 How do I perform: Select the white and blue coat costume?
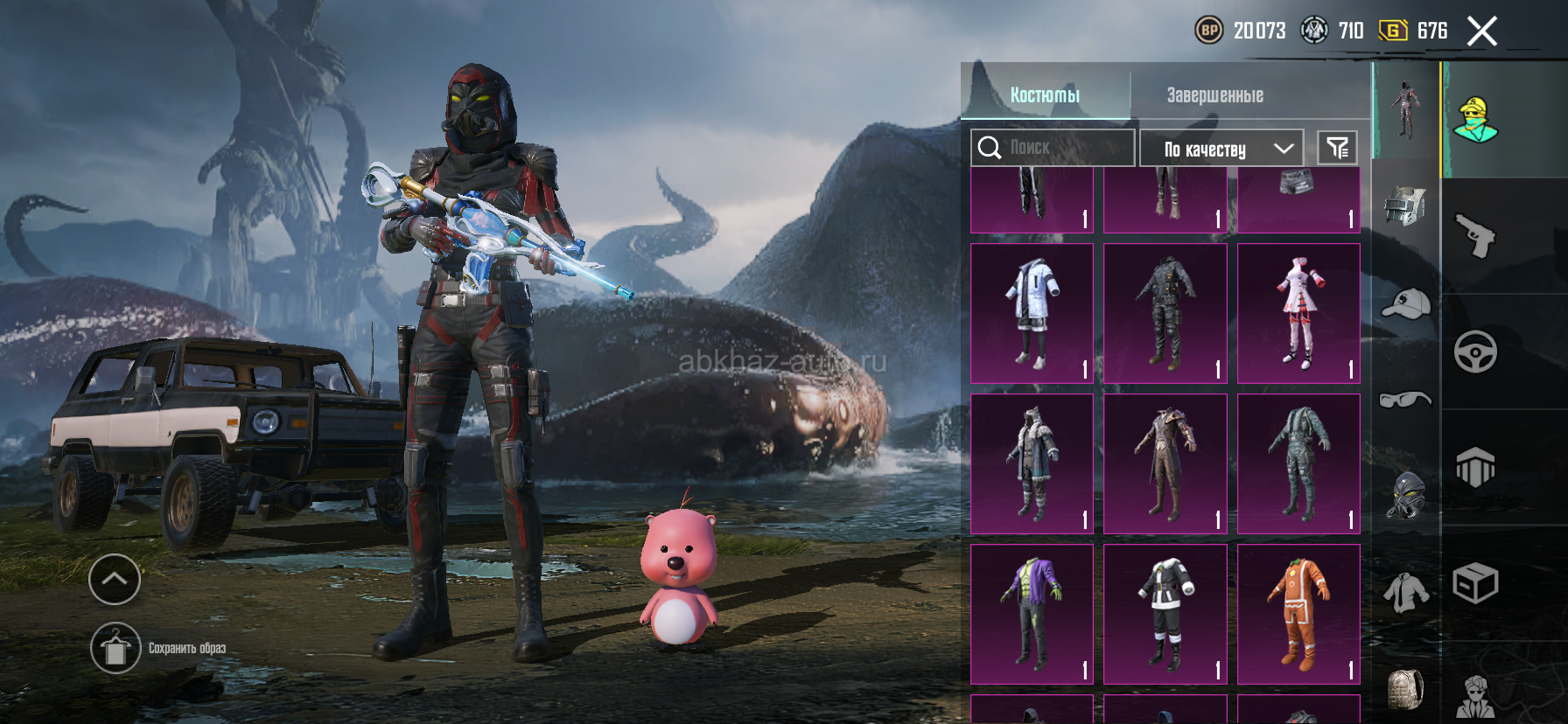coord(1032,313)
